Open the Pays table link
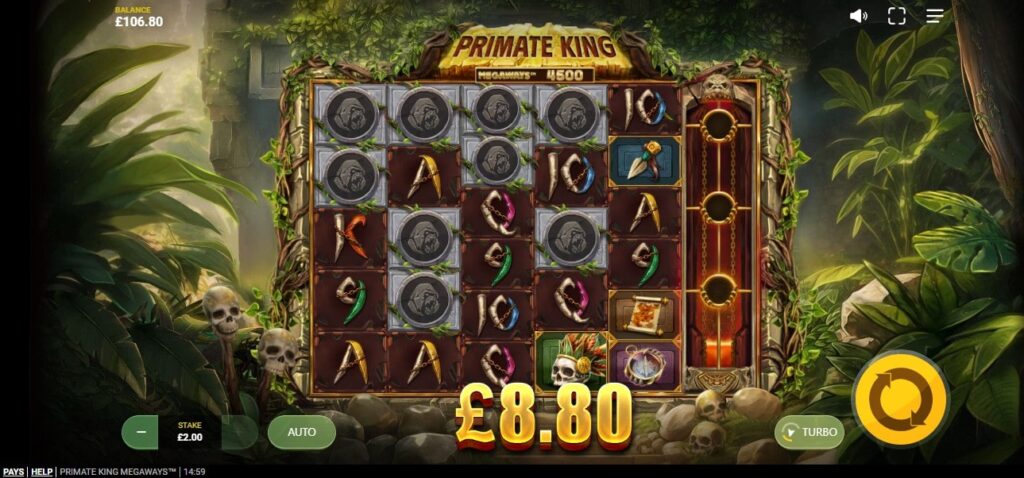Image resolution: width=1024 pixels, height=478 pixels. pos(13,471)
